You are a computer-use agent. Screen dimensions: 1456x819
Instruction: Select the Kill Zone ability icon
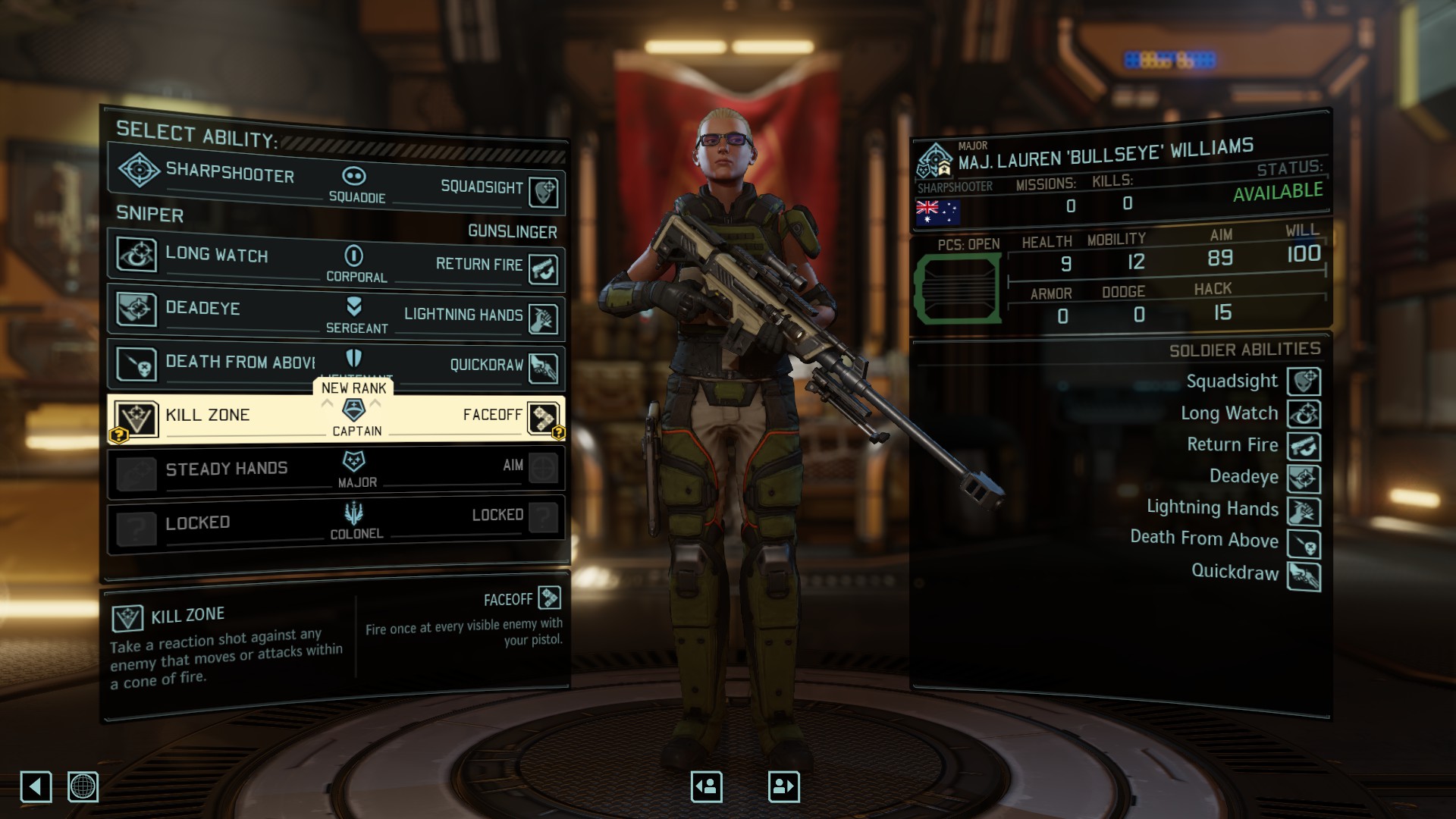coord(136,416)
